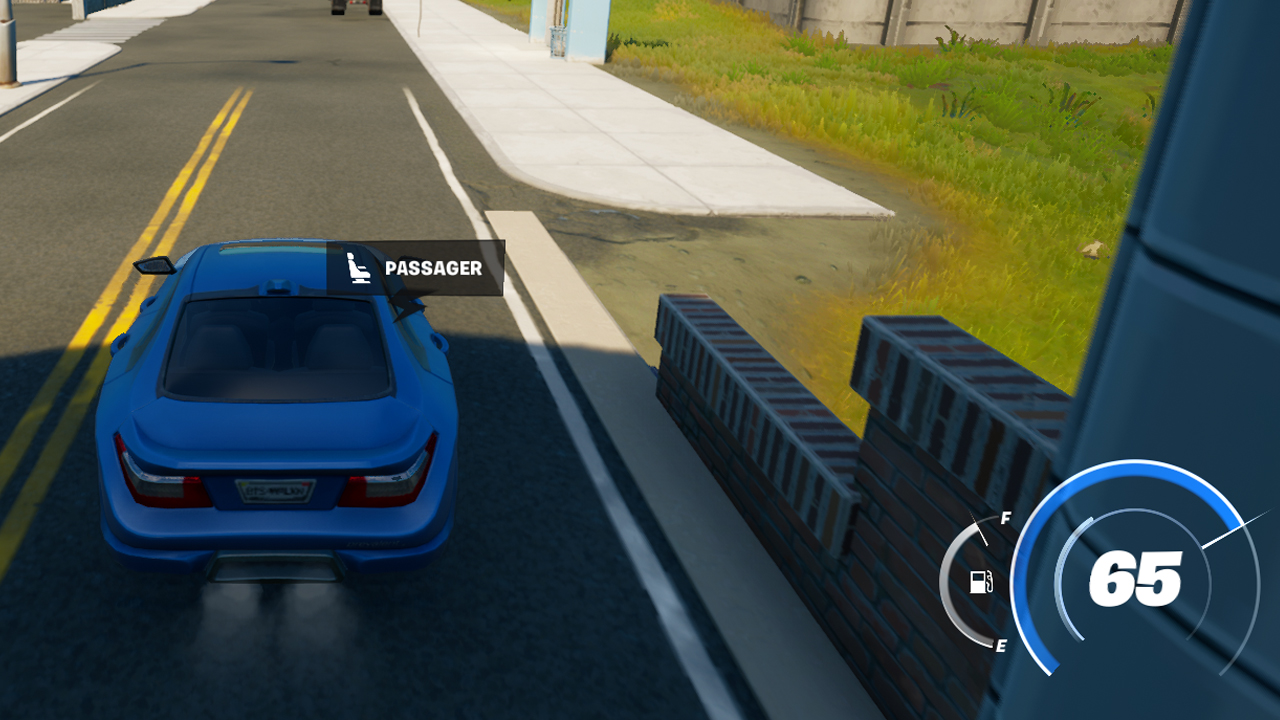Click the F mark on the fuel gauge
This screenshot has width=1280, height=720.
point(1004,518)
